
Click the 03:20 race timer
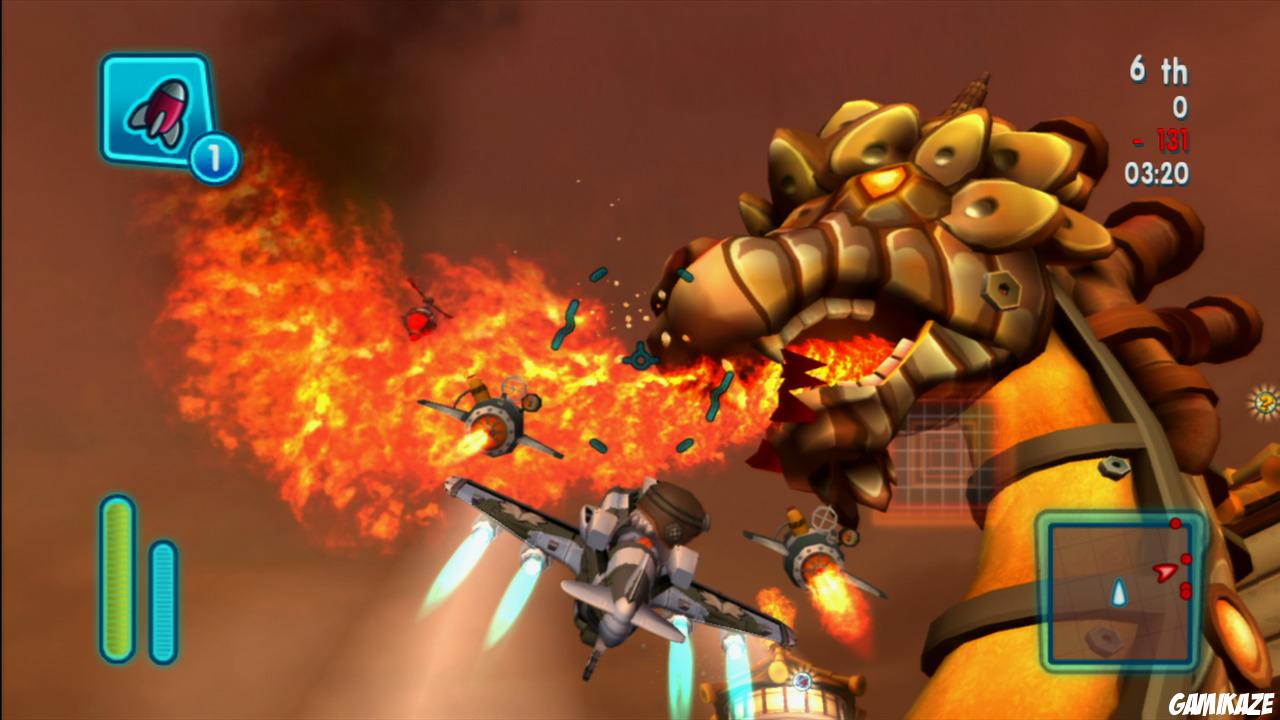point(1158,172)
